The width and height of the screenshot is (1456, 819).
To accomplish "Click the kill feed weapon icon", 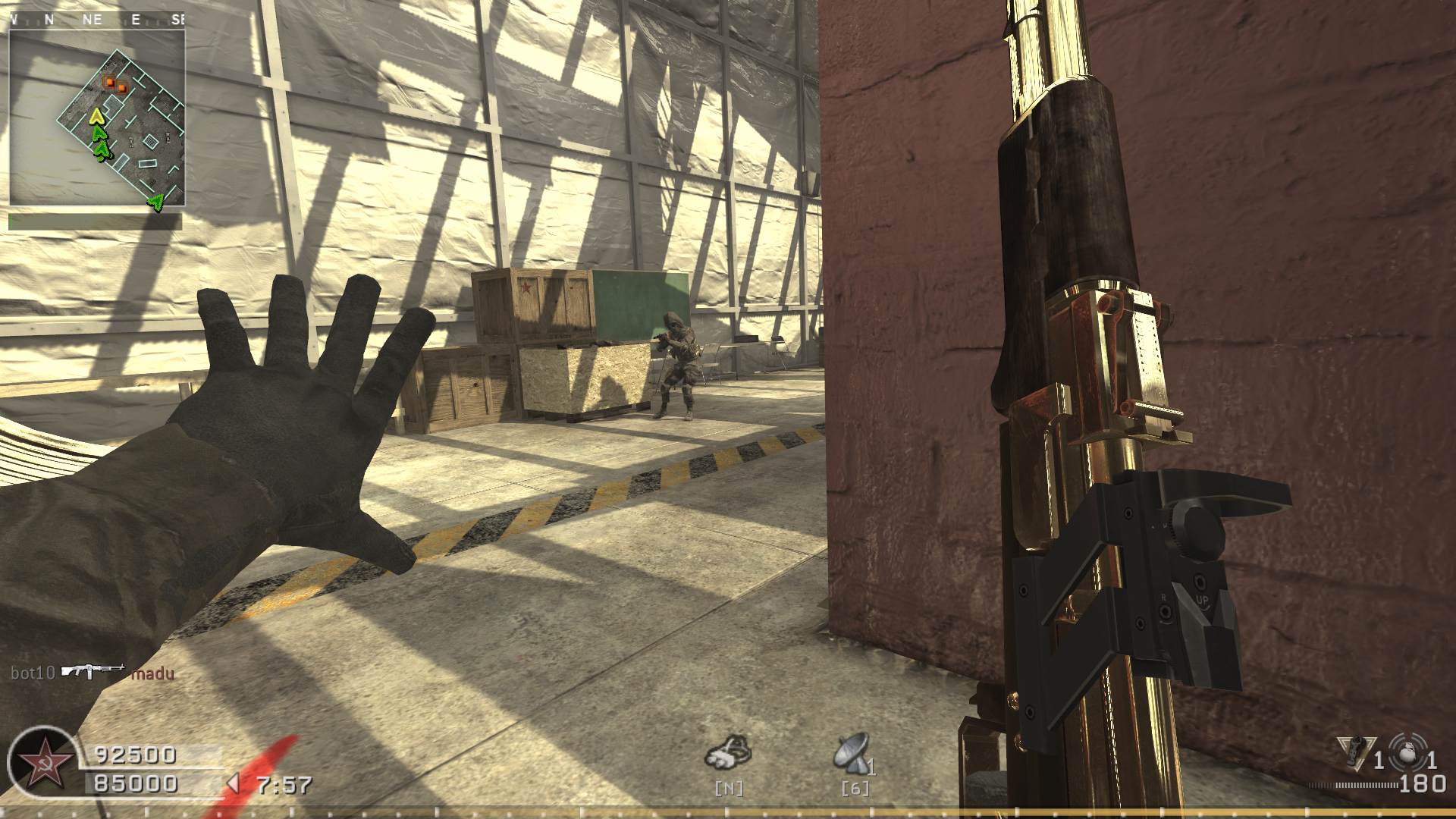I will pyautogui.click(x=93, y=671).
